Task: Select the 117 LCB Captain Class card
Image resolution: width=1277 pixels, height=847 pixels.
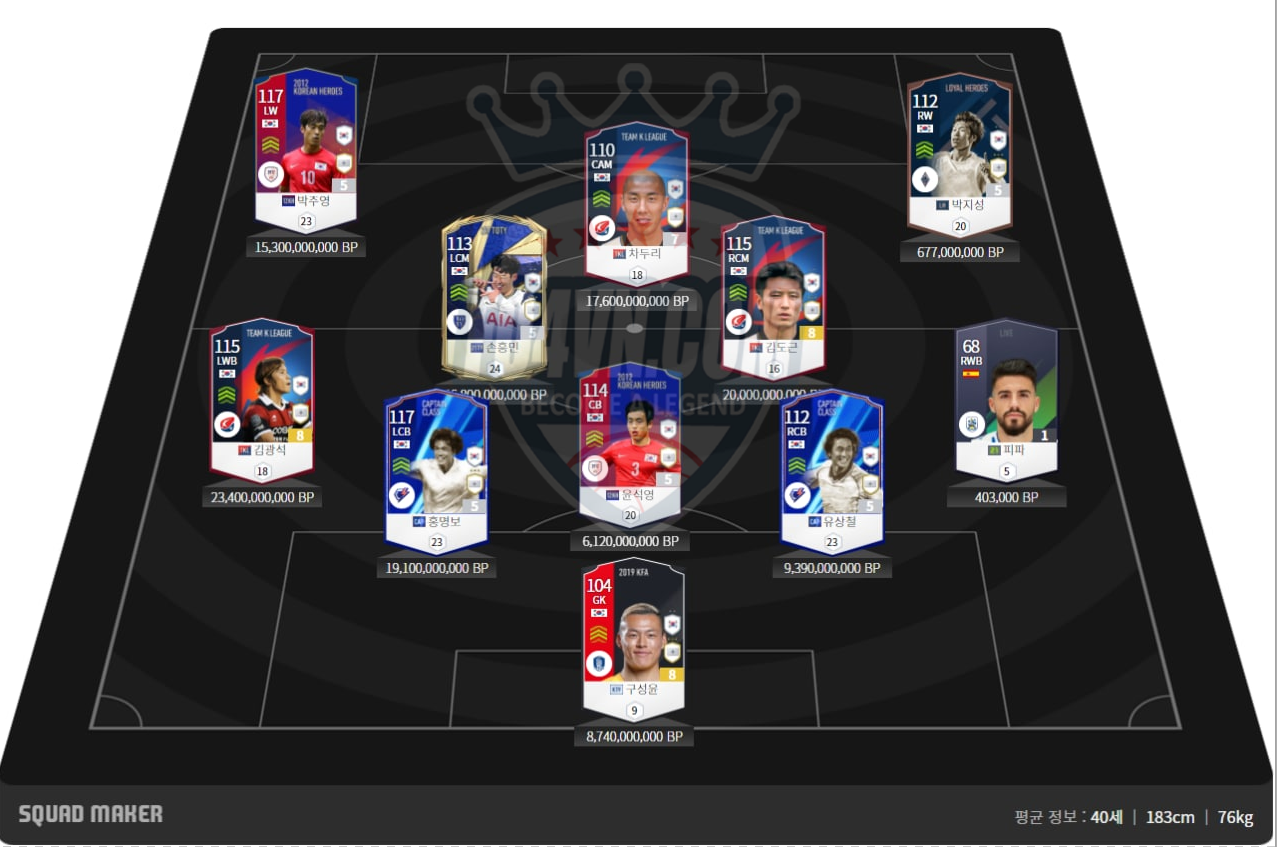Action: pyautogui.click(x=435, y=460)
